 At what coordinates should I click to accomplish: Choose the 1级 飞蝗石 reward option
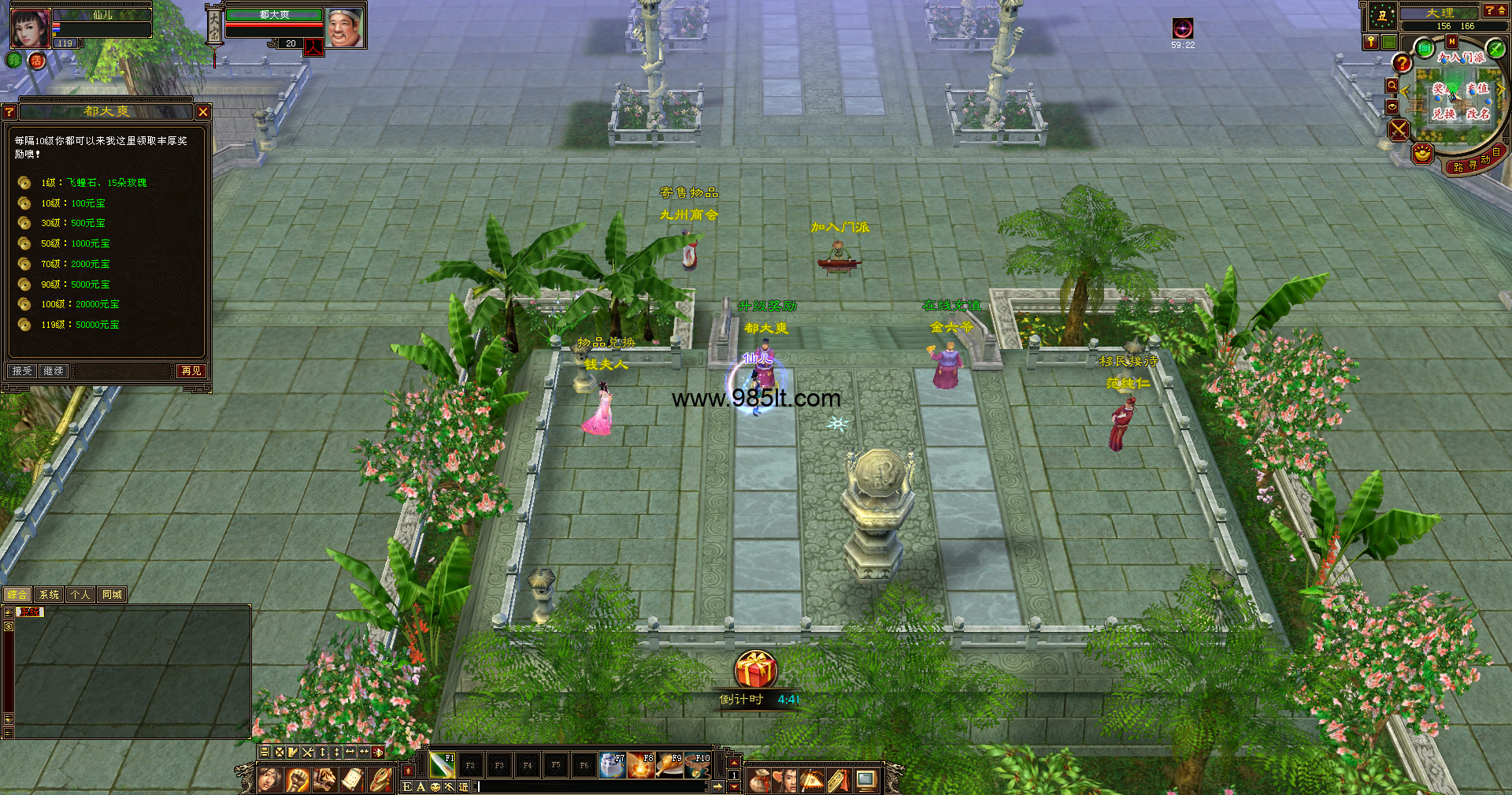click(x=93, y=183)
